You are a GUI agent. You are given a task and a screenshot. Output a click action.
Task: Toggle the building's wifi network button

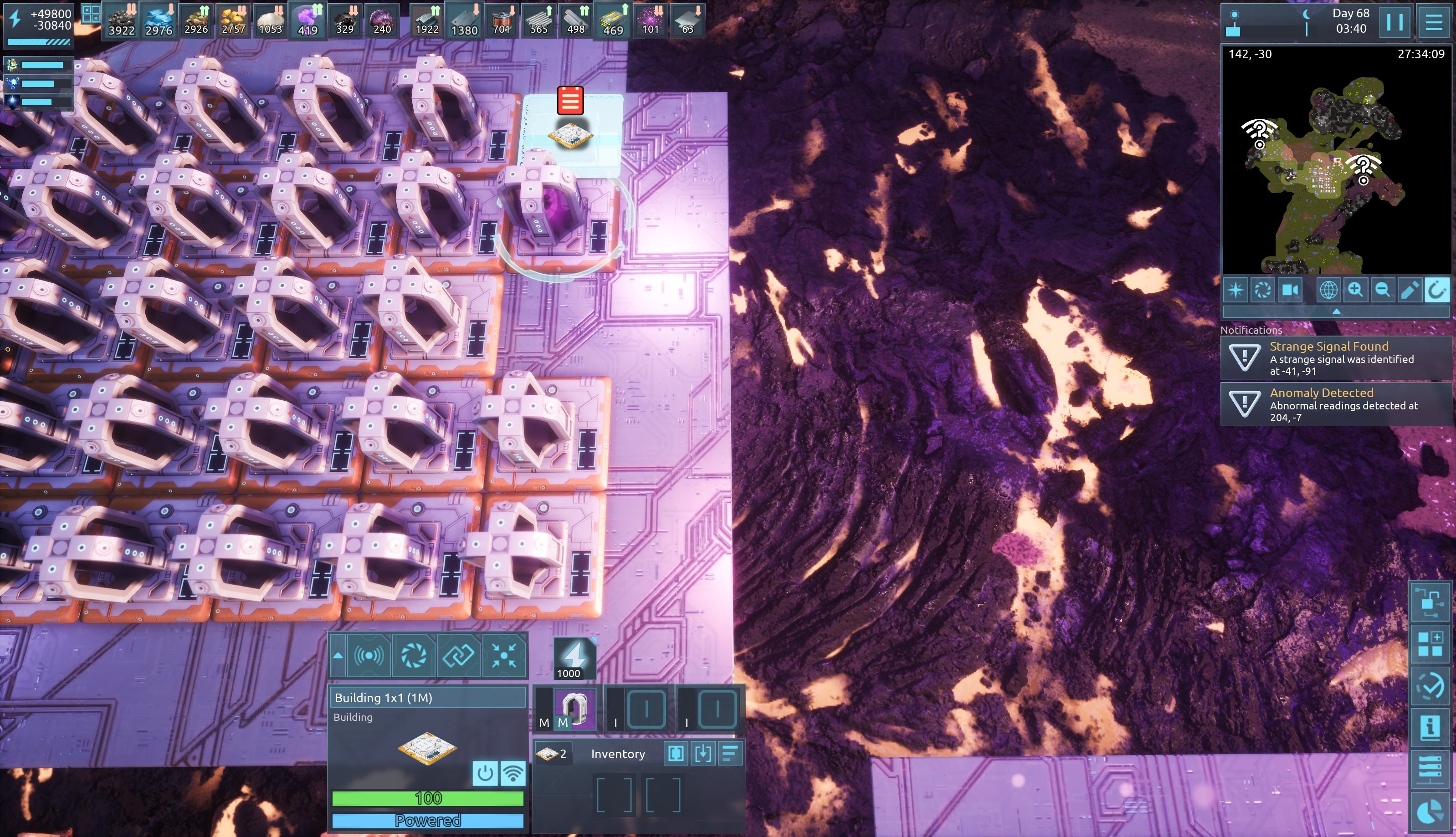[513, 773]
